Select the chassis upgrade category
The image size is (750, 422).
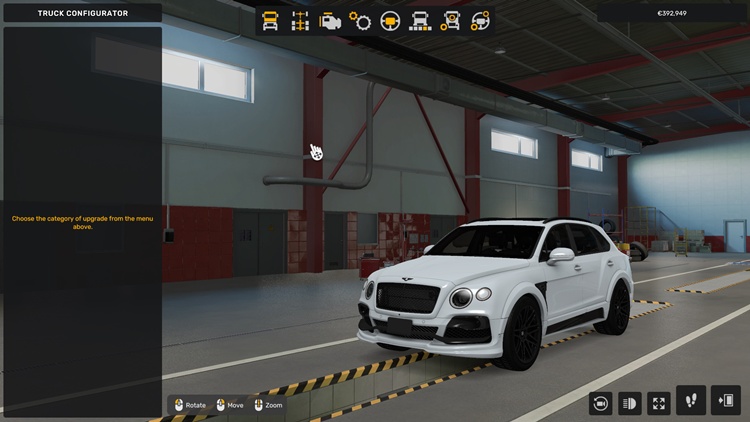coord(300,20)
